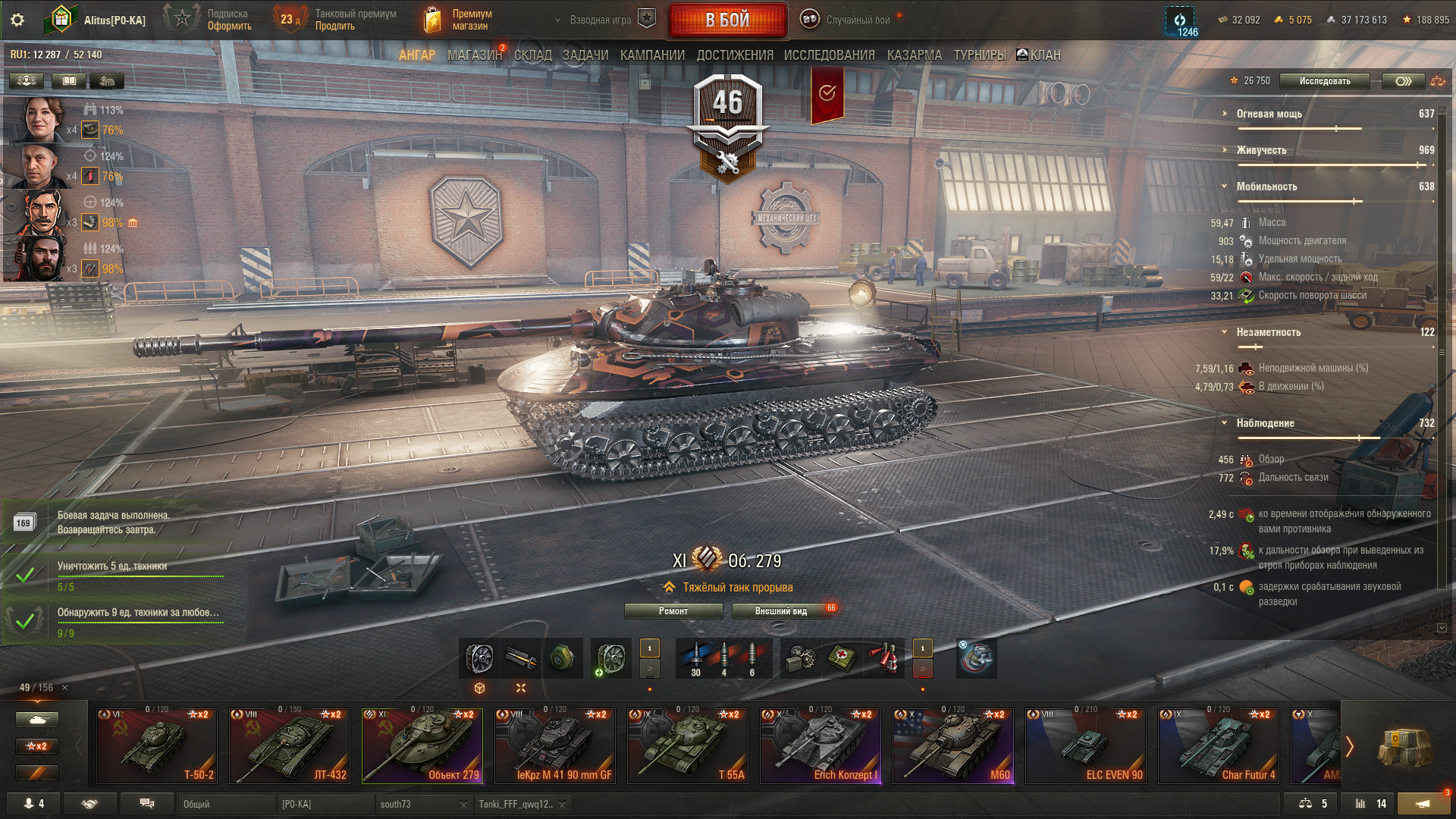Expand the Огневая мощь stats section
This screenshot has height=819, width=1456.
(1269, 114)
